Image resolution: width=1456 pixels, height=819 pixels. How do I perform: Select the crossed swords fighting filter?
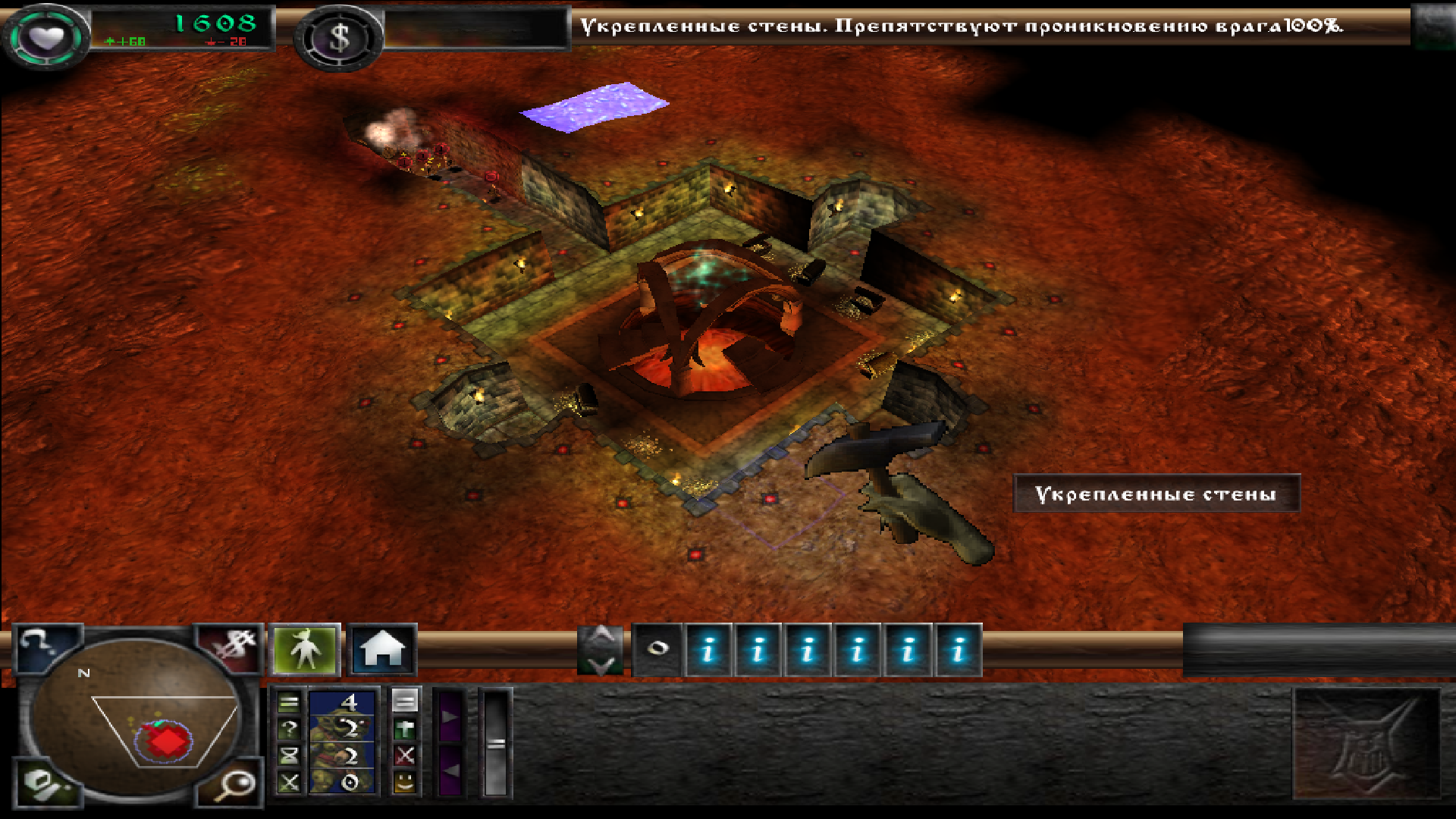289,782
